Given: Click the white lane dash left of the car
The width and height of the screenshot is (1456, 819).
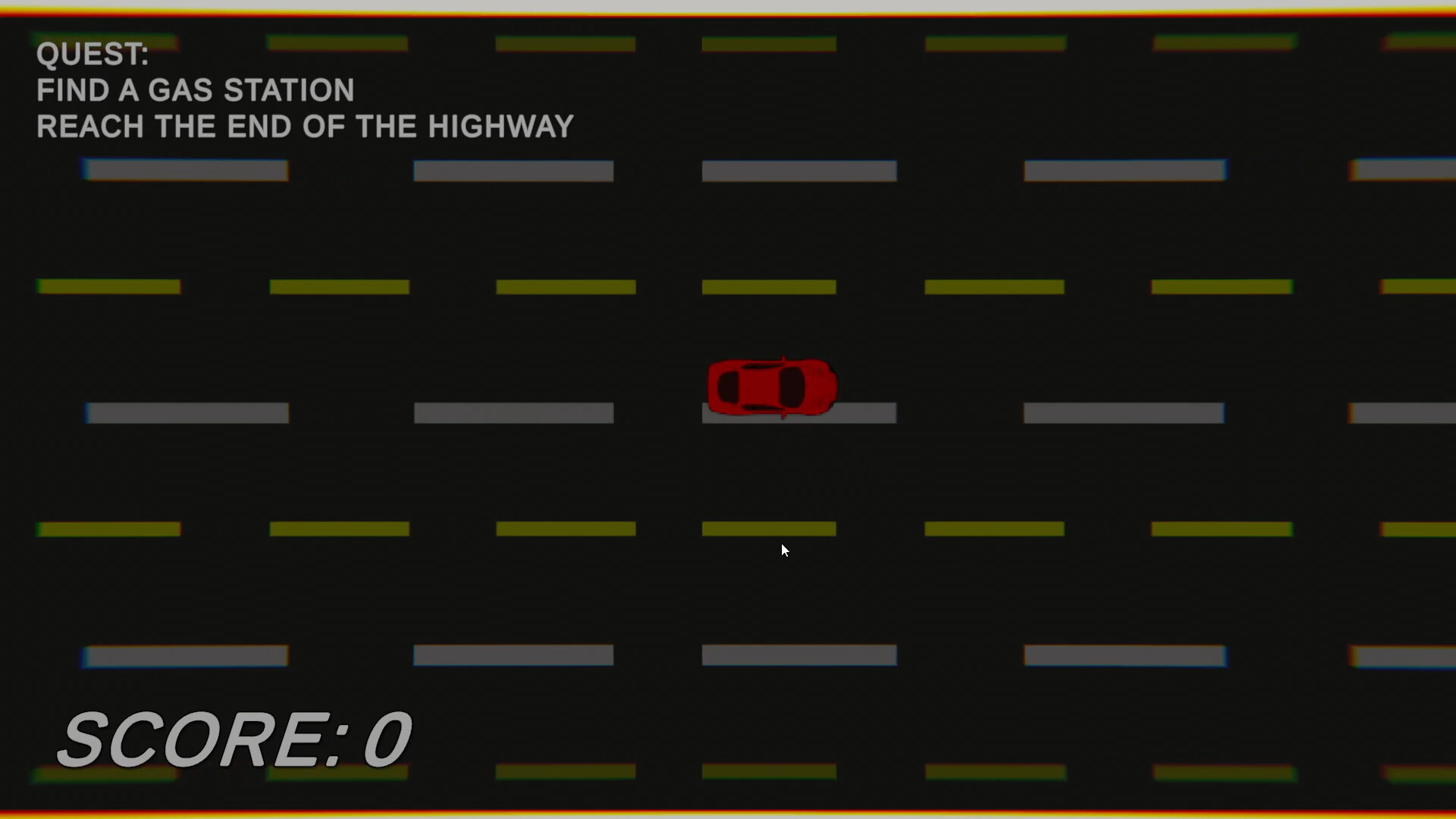Looking at the screenshot, I should point(513,413).
